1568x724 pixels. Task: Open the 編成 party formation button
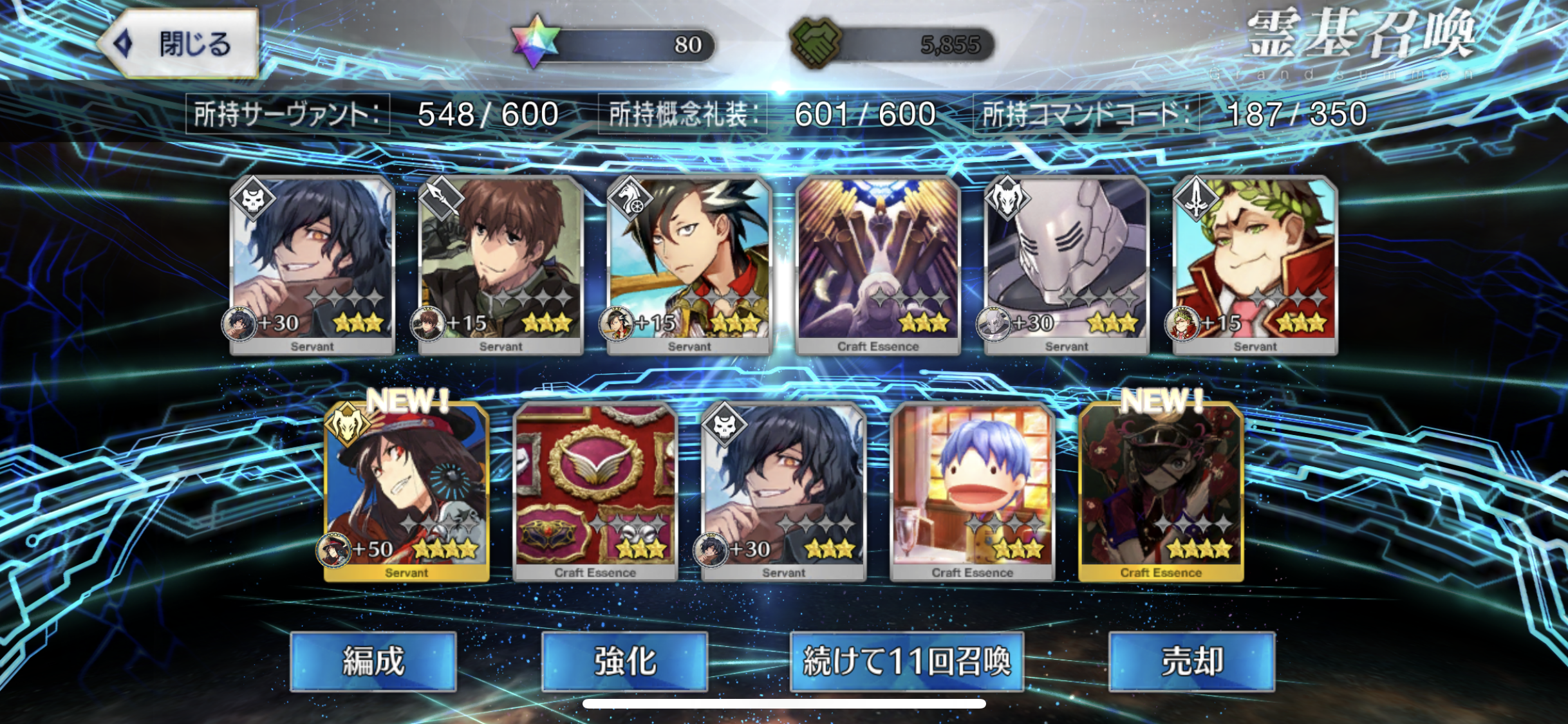(x=373, y=661)
